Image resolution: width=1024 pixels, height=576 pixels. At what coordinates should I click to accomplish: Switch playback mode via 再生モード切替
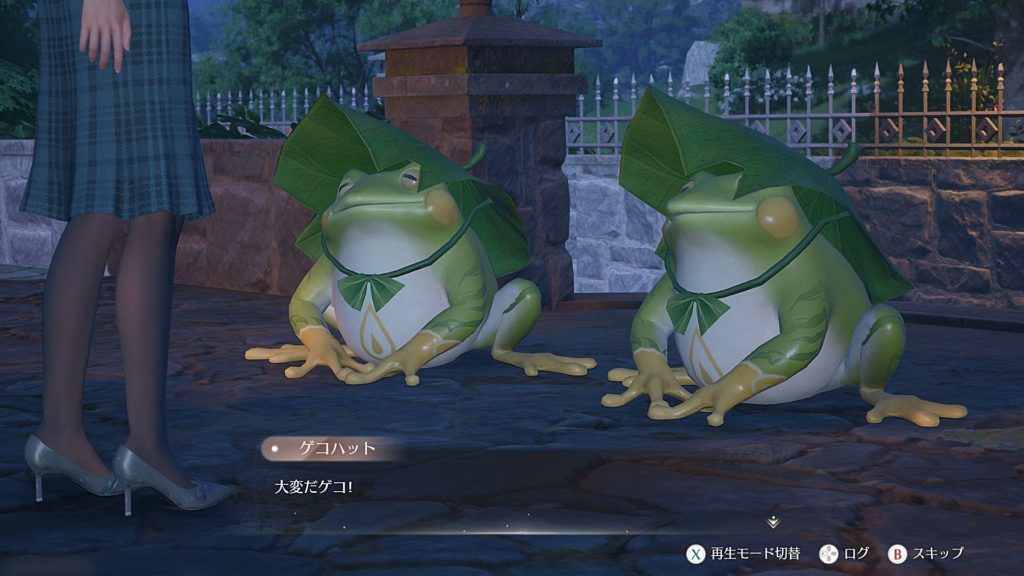(742, 553)
